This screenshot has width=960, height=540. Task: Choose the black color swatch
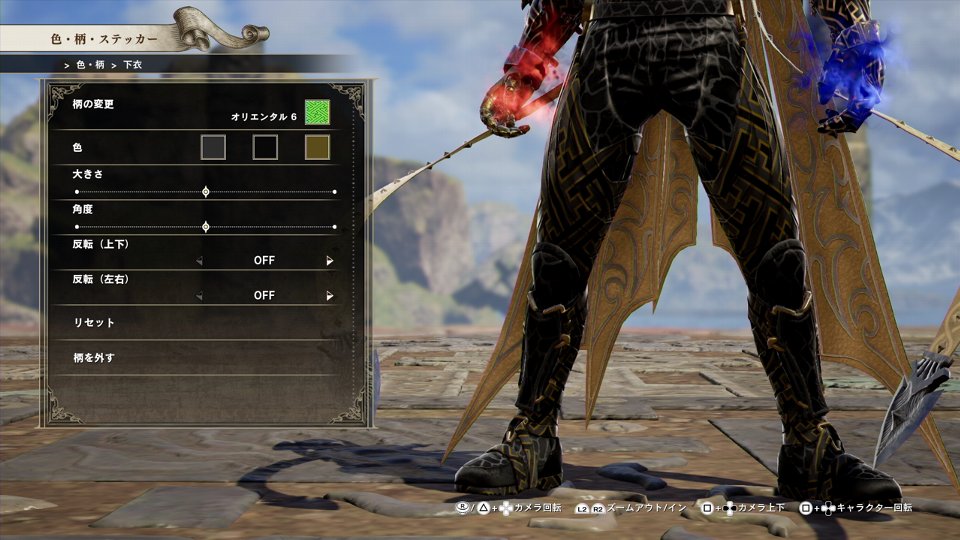point(265,148)
